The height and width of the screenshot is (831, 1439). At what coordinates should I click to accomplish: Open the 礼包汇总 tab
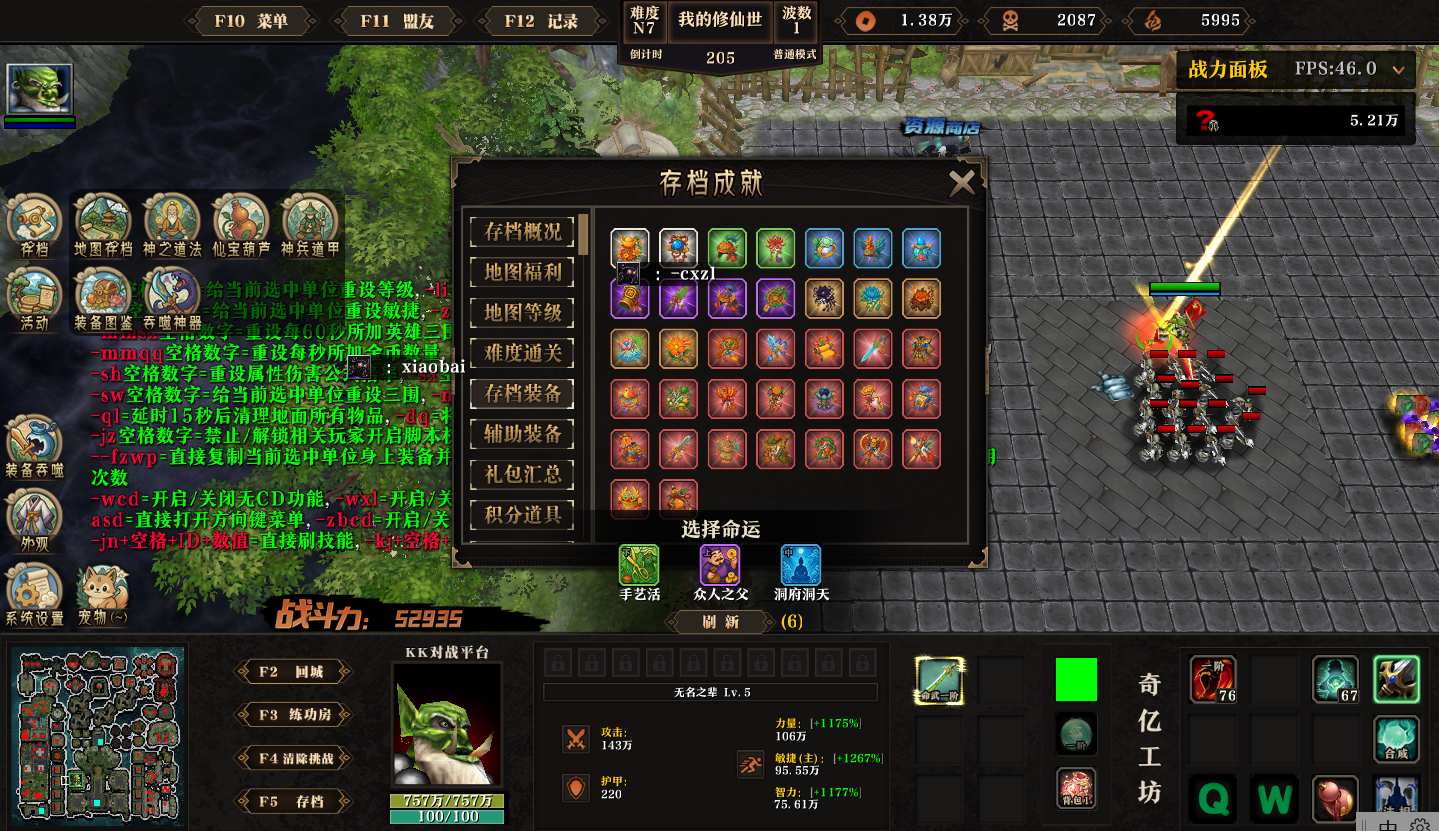tap(522, 474)
